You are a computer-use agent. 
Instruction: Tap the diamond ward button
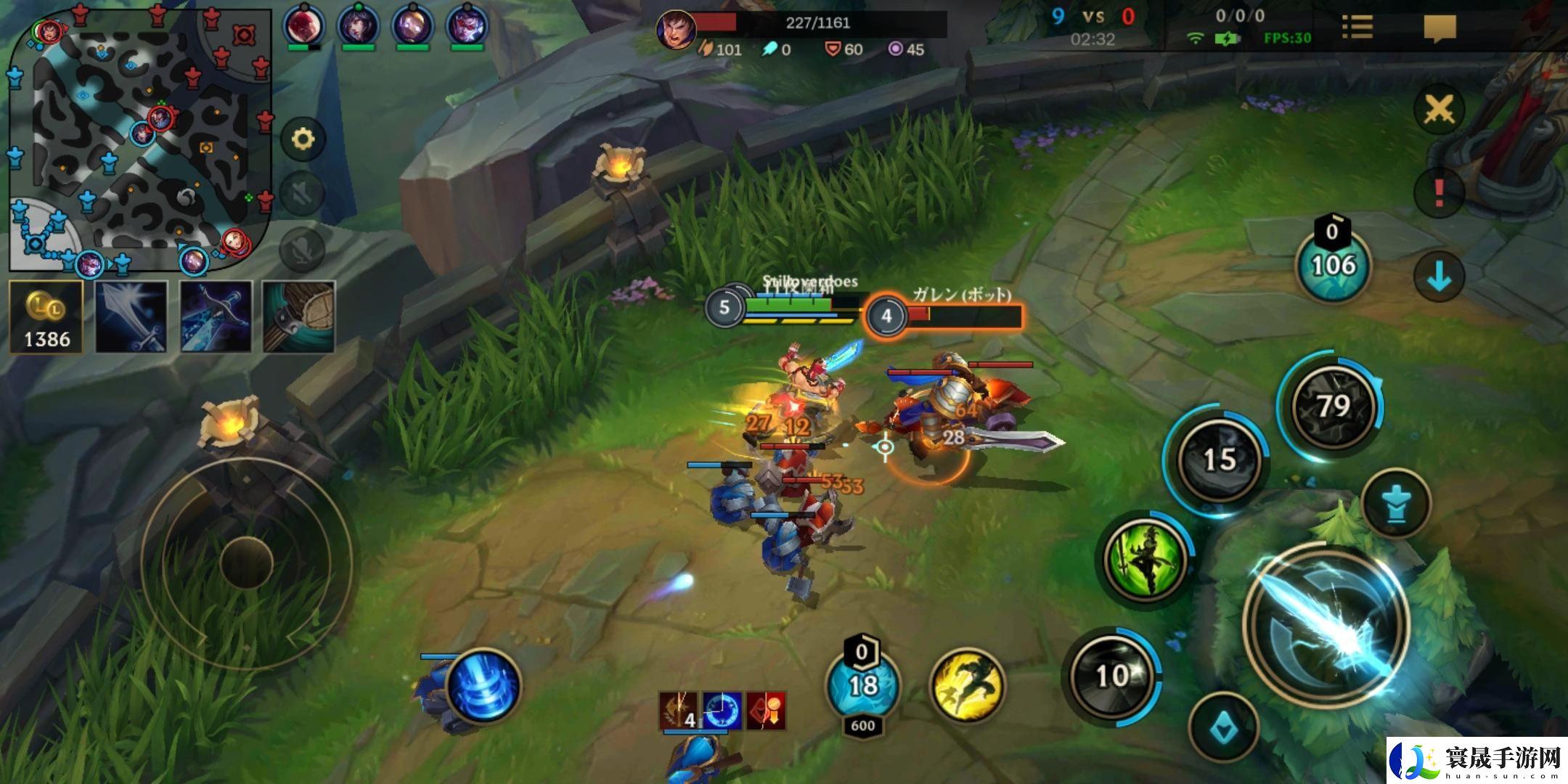tap(1225, 727)
